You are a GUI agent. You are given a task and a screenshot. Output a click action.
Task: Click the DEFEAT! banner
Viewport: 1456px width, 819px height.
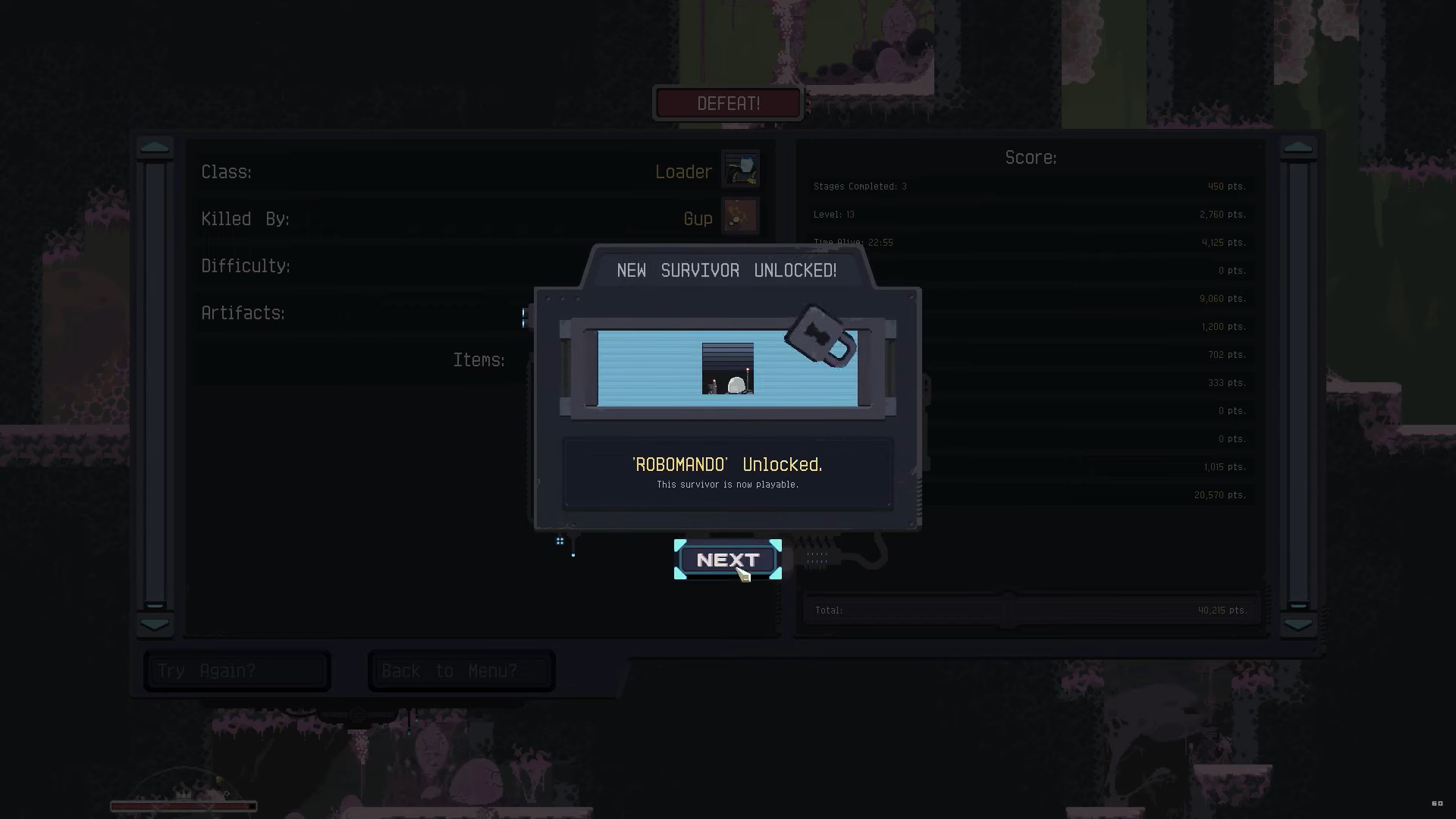[727, 103]
